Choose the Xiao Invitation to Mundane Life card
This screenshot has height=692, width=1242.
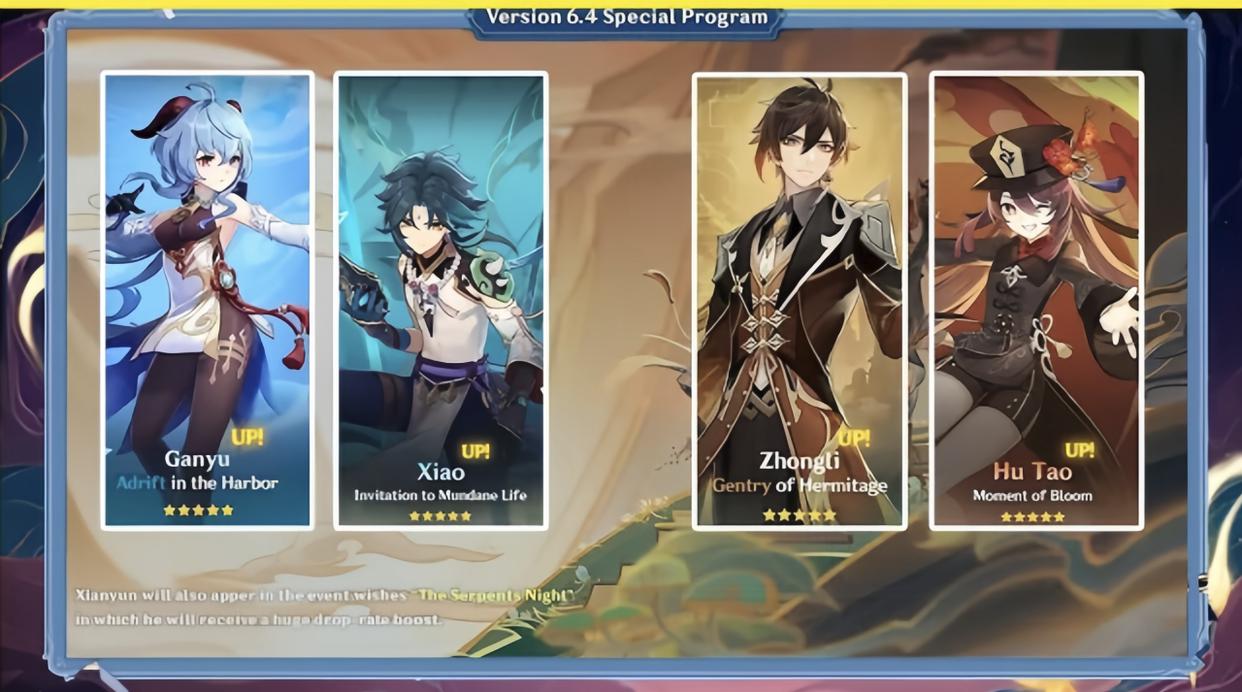(440, 300)
